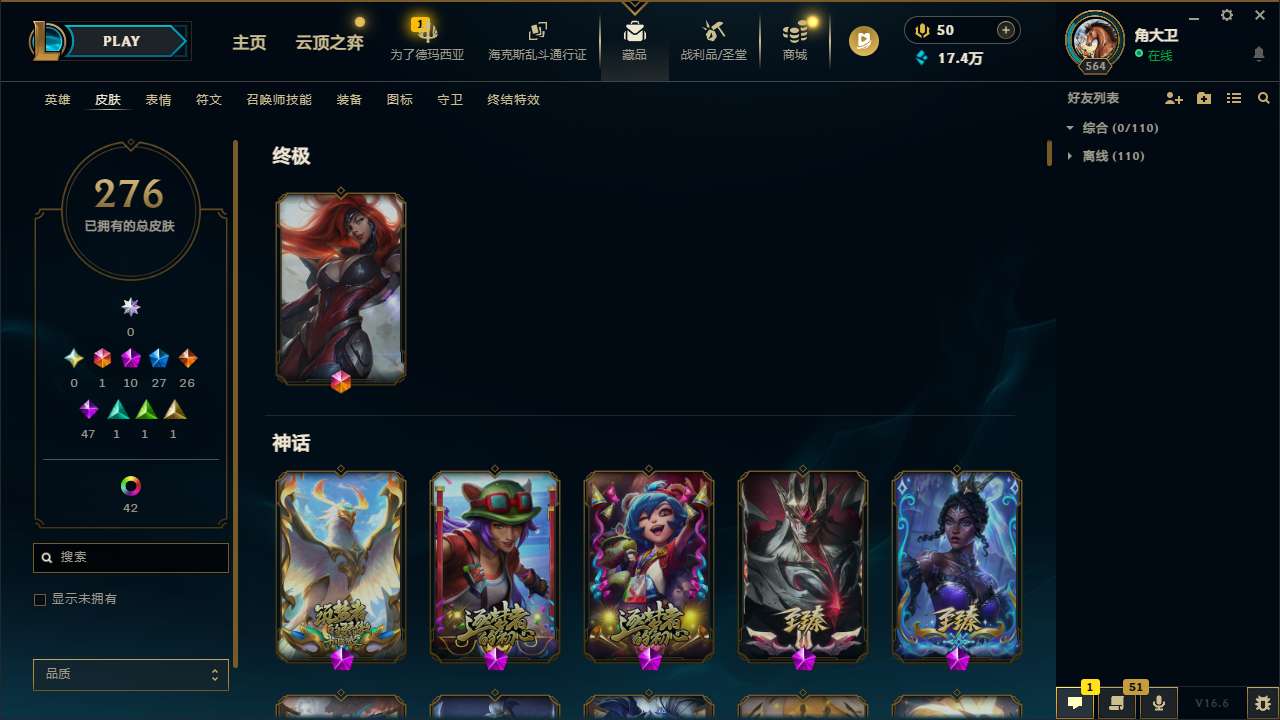
Task: Toggle the microphone icon next to 50
Action: tap(921, 29)
